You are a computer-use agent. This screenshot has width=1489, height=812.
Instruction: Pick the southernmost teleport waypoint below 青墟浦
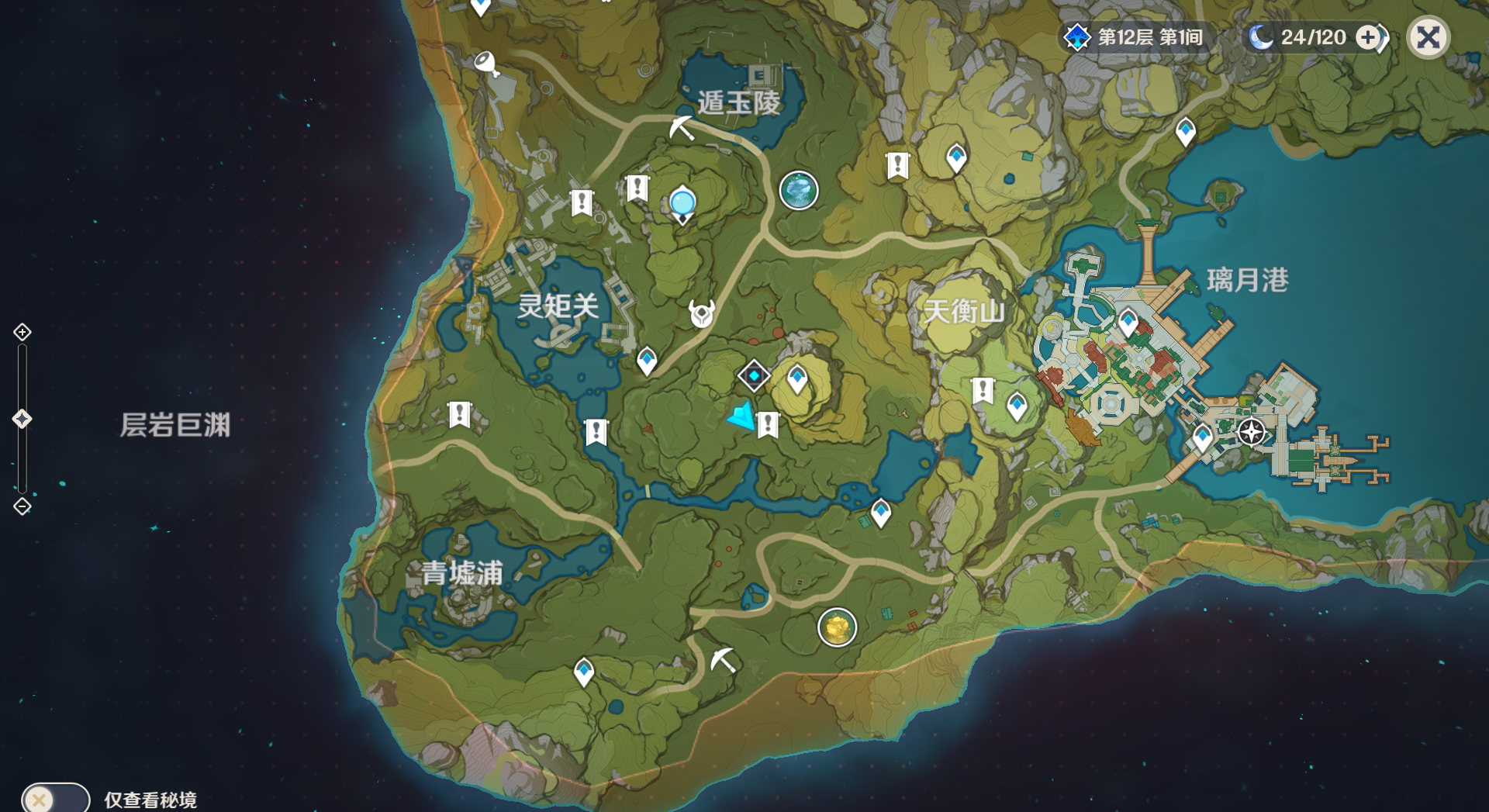[x=583, y=671]
